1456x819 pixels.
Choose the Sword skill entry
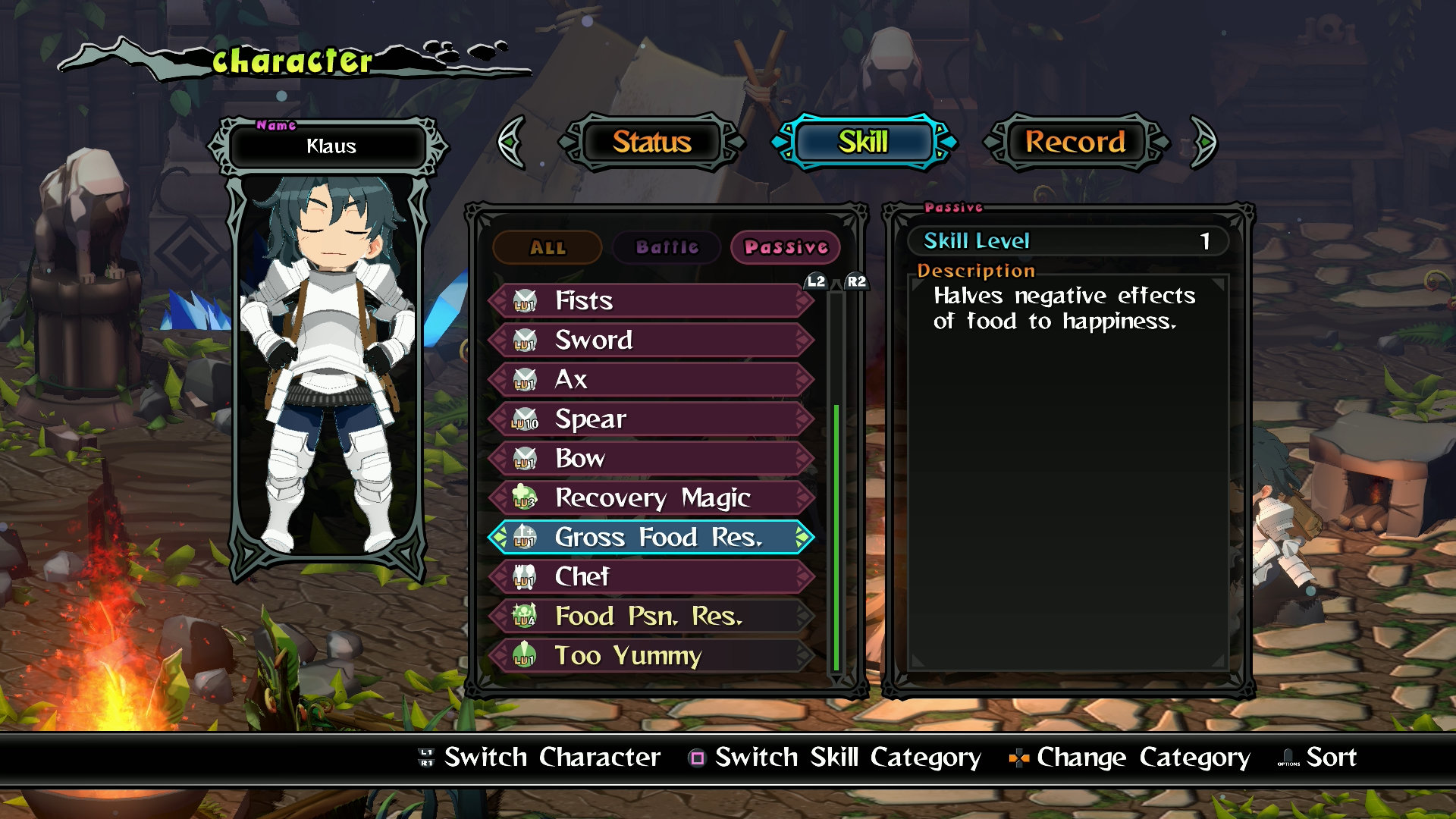tap(651, 340)
